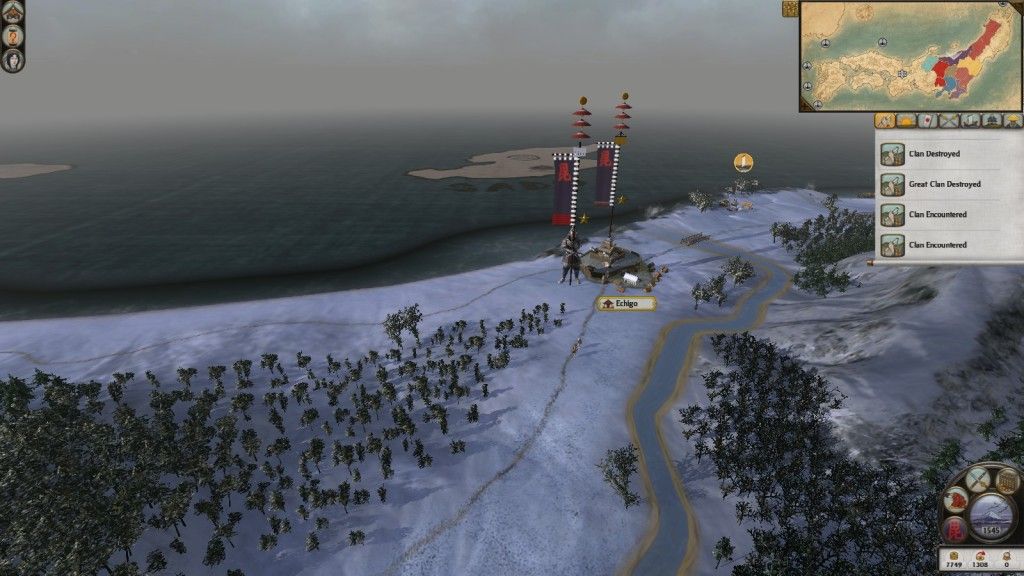This screenshot has width=1024, height=576.
Task: Switch to the ship events tab
Action: pos(970,121)
